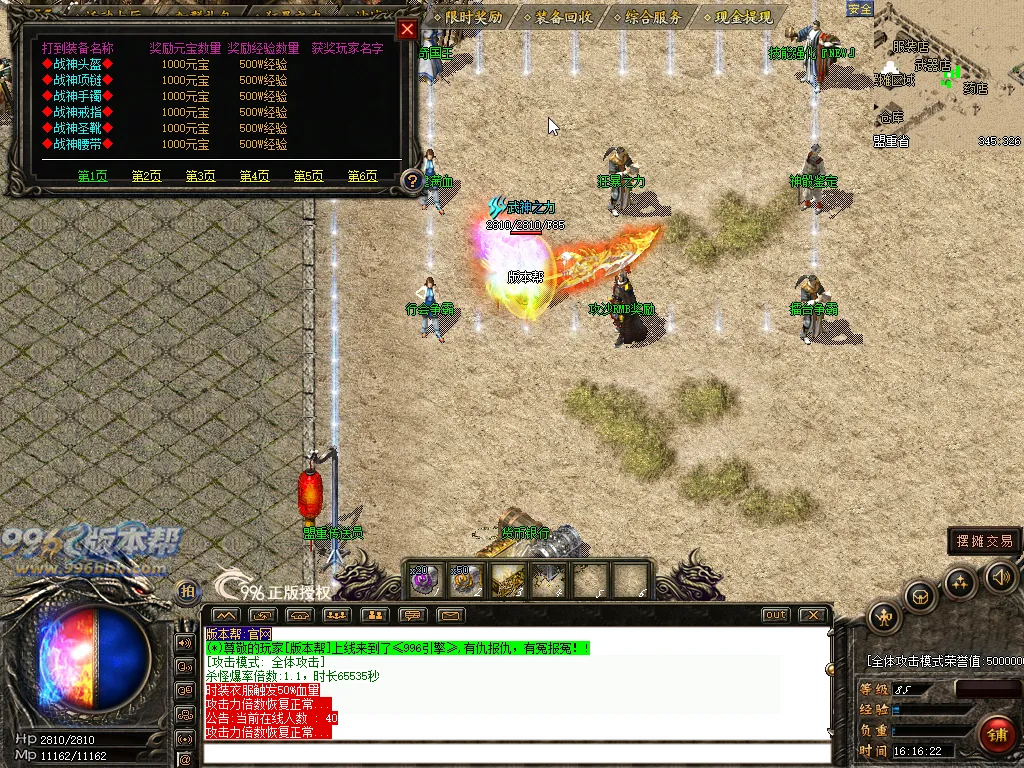This screenshot has height=768, width=1024.
Task: Use the purple potion in hotbar slot 1
Action: (x=425, y=580)
